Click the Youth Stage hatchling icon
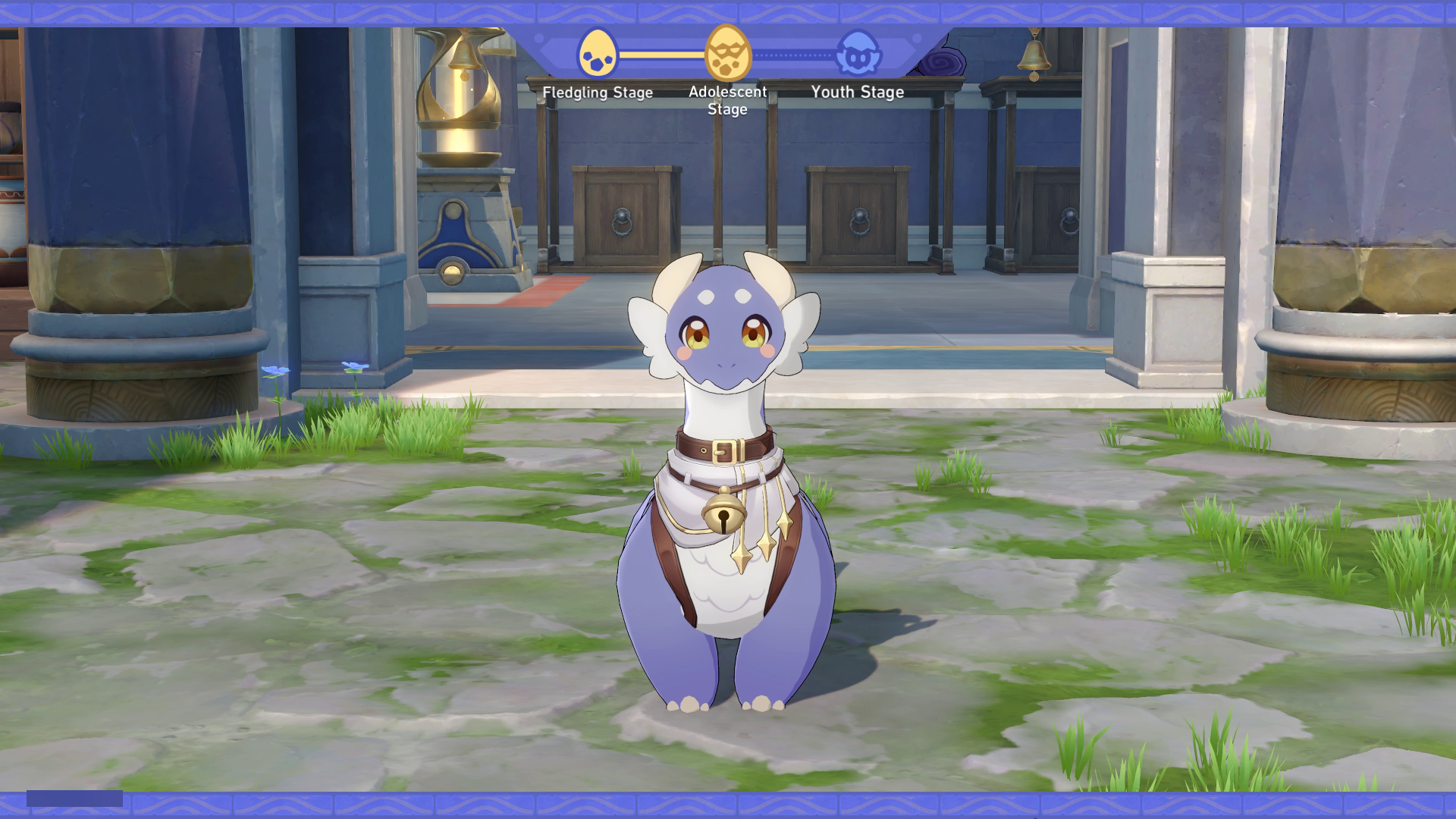 pos(858,52)
